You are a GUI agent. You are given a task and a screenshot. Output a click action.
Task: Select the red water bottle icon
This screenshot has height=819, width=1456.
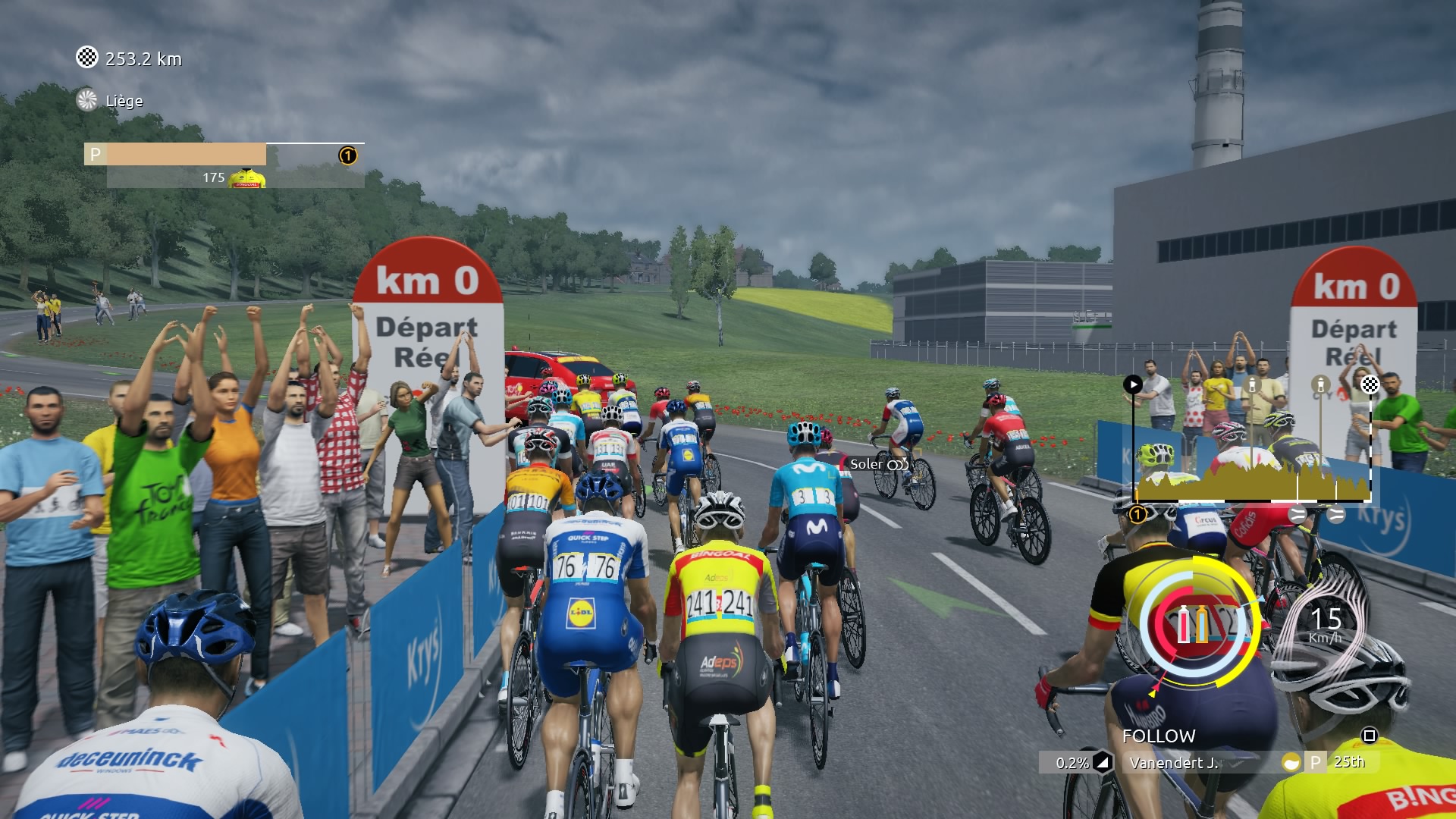tap(1183, 625)
